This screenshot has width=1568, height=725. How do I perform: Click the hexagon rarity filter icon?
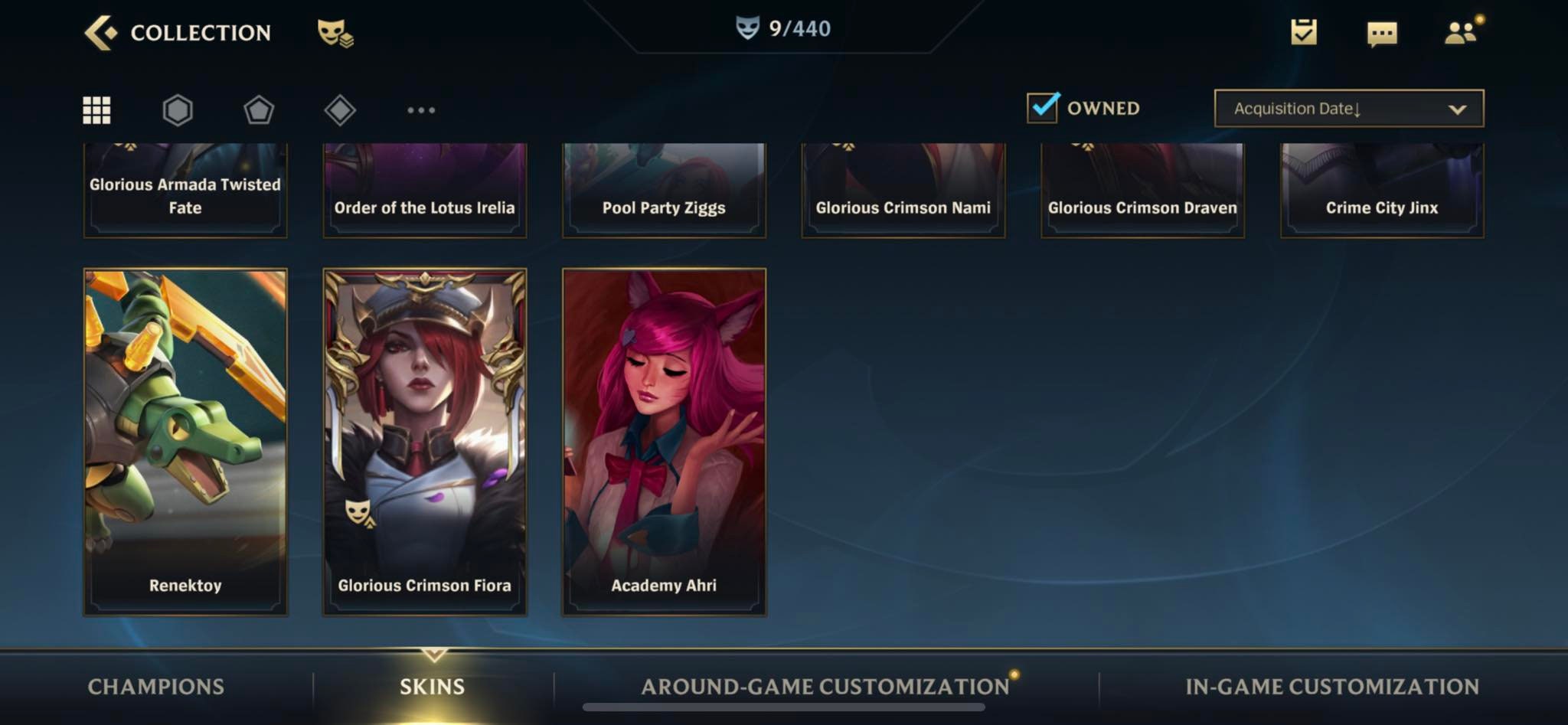click(x=177, y=109)
